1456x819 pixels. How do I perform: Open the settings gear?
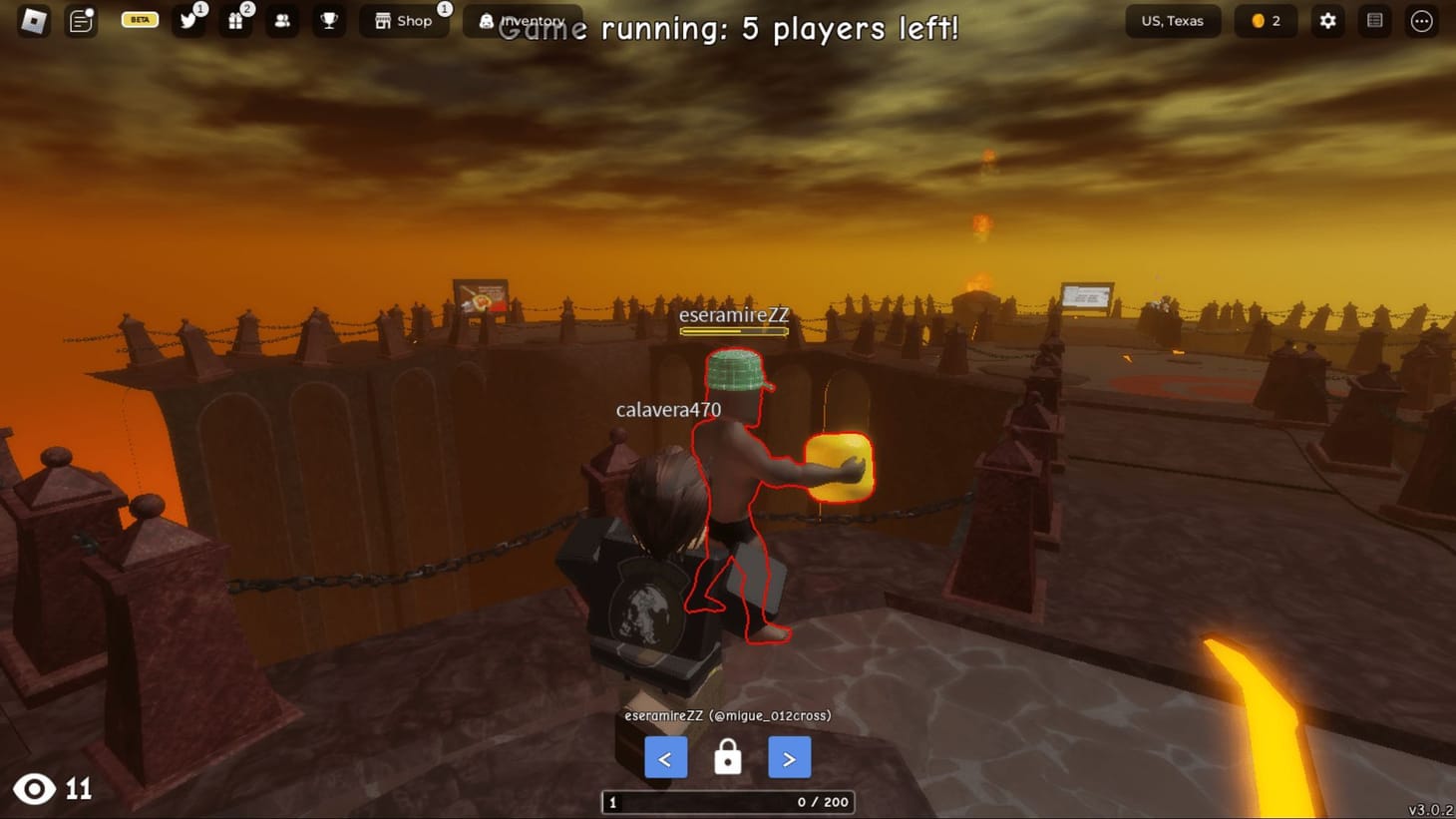(1326, 21)
